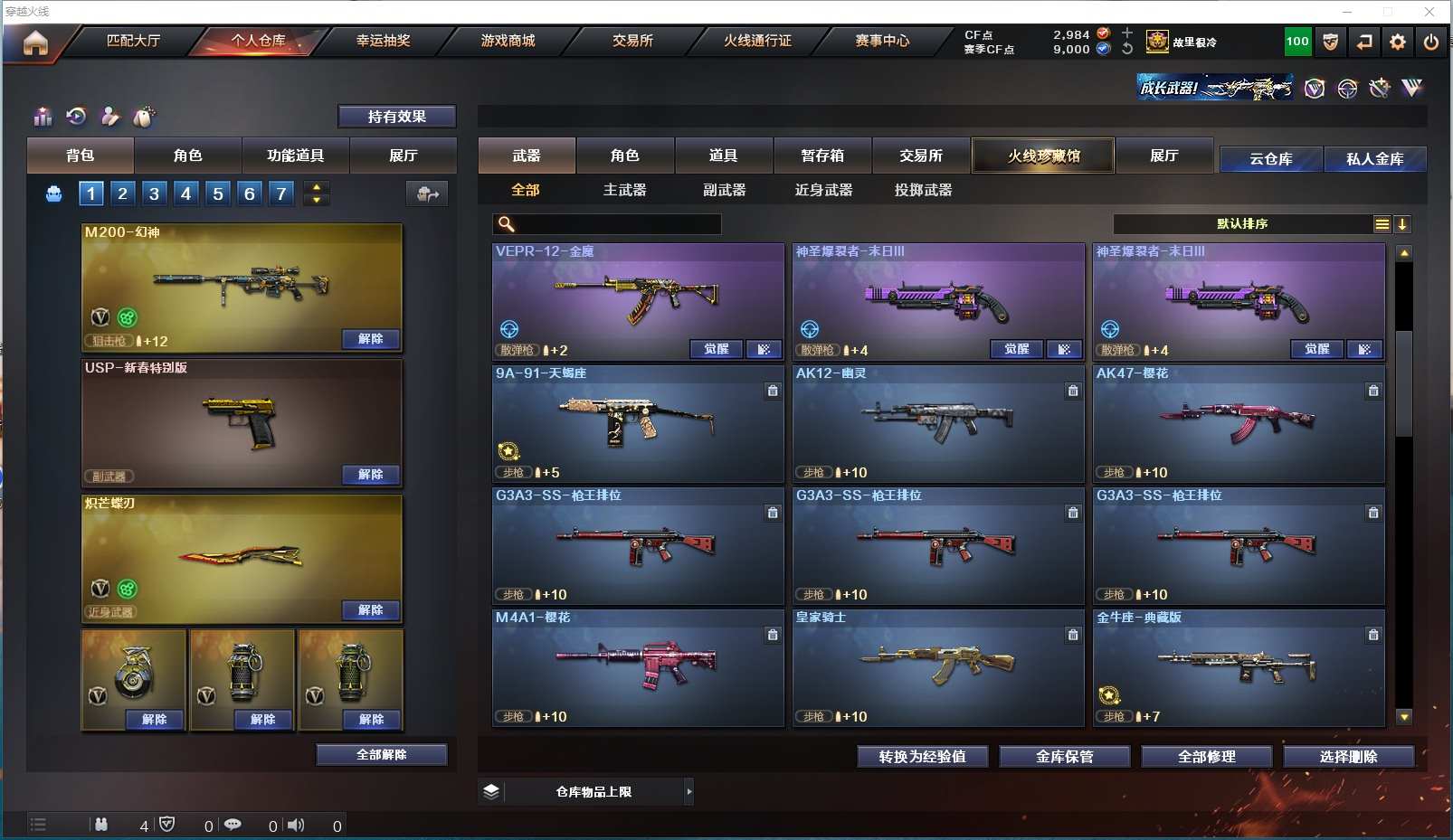This screenshot has height=840, width=1453.
Task: Unequip the M200-幻神 sniper rifle
Action: click(370, 339)
